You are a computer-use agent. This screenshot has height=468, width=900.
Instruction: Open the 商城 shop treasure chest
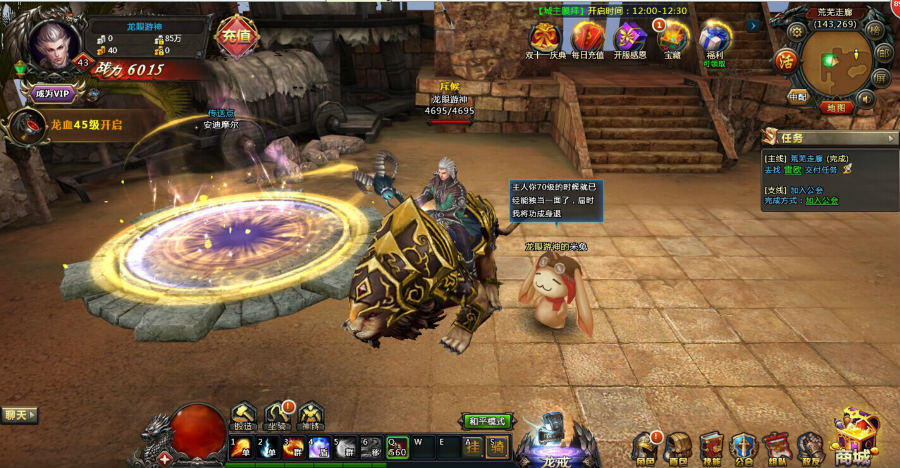857,438
